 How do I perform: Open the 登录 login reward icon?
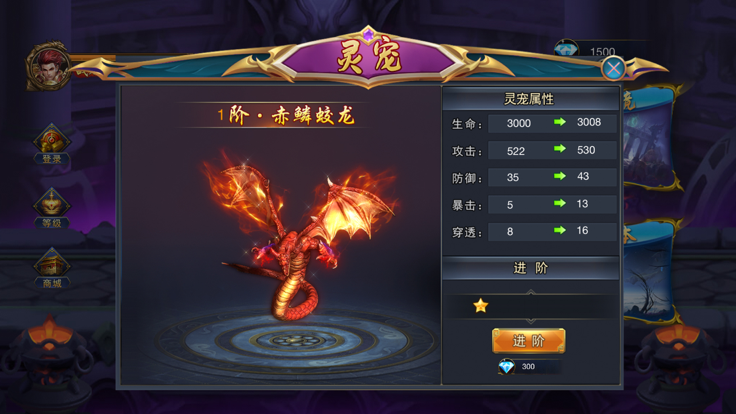pyautogui.click(x=51, y=144)
